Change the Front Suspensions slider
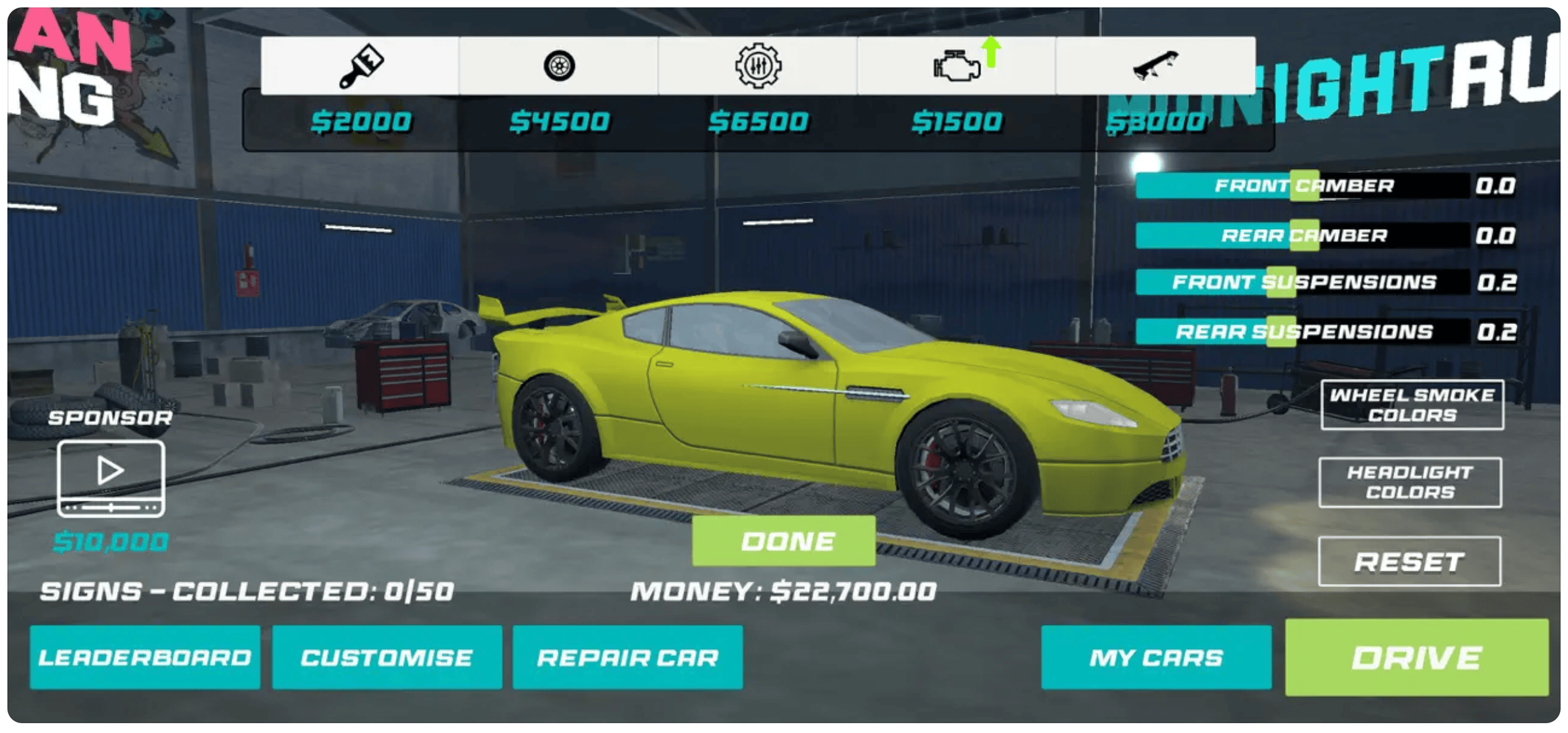Viewport: 1568px width, 733px height. (x=1281, y=283)
